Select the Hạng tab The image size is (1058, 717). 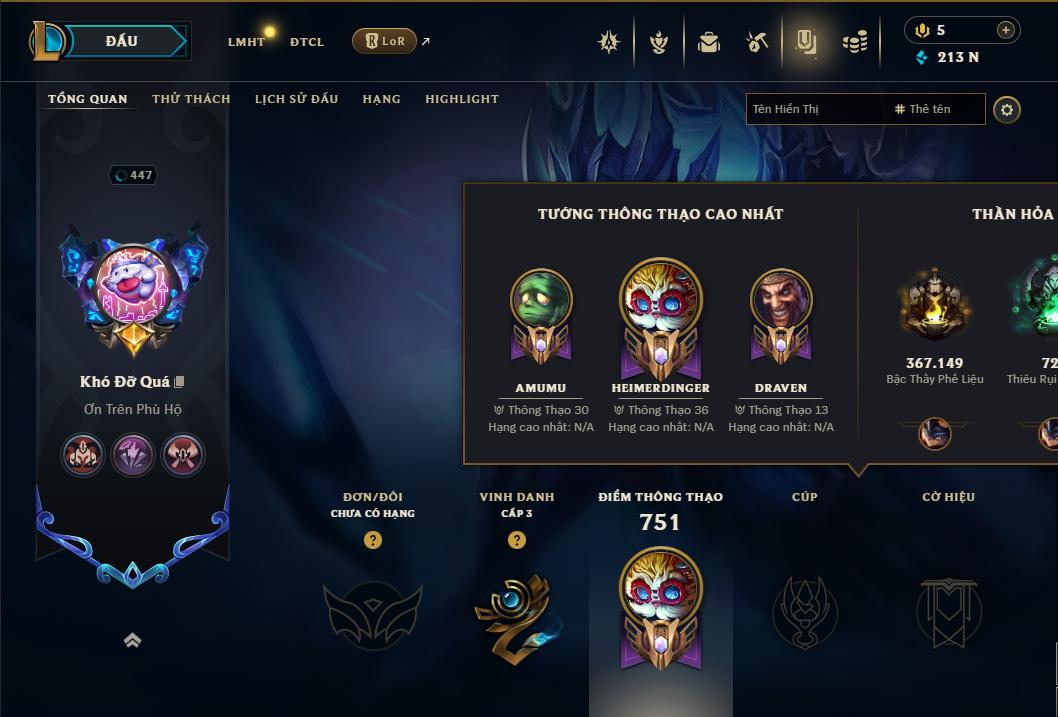point(381,99)
